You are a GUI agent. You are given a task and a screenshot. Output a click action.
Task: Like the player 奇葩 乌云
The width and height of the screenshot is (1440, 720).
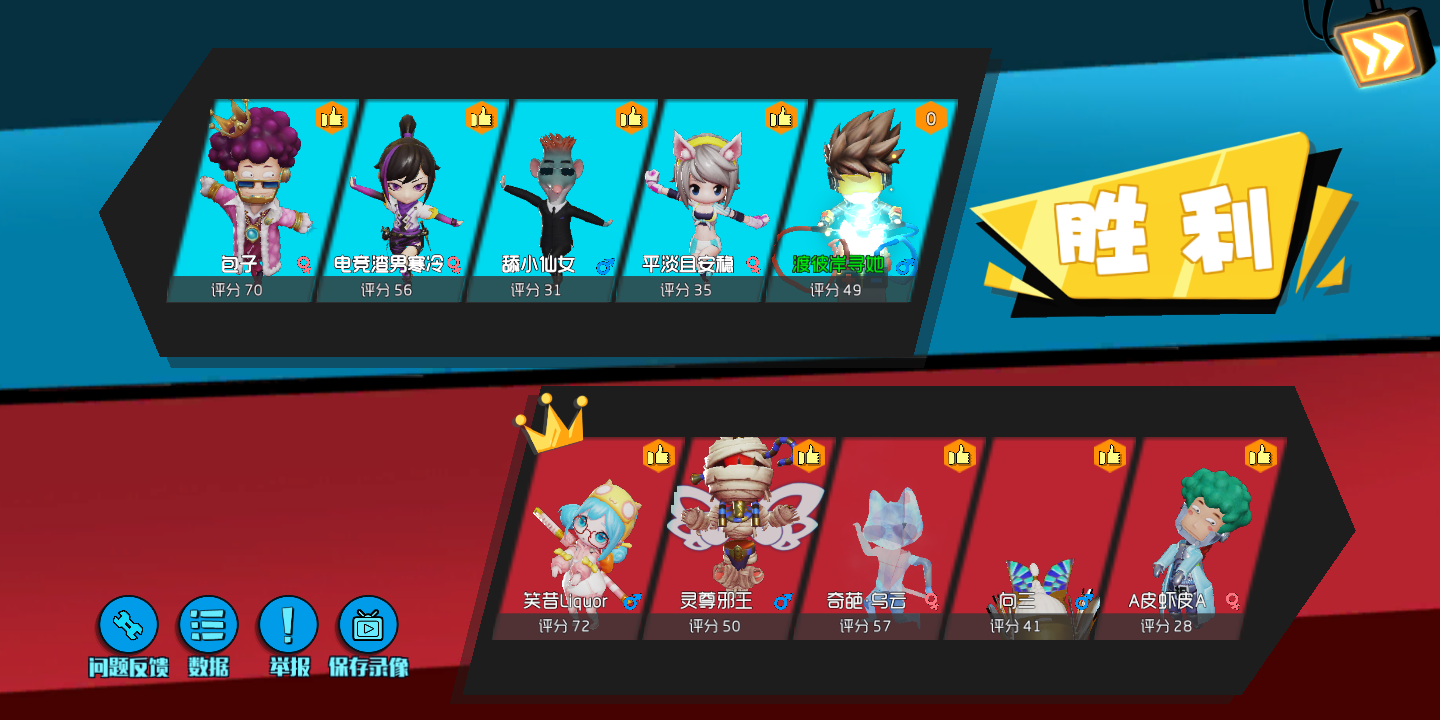click(960, 454)
